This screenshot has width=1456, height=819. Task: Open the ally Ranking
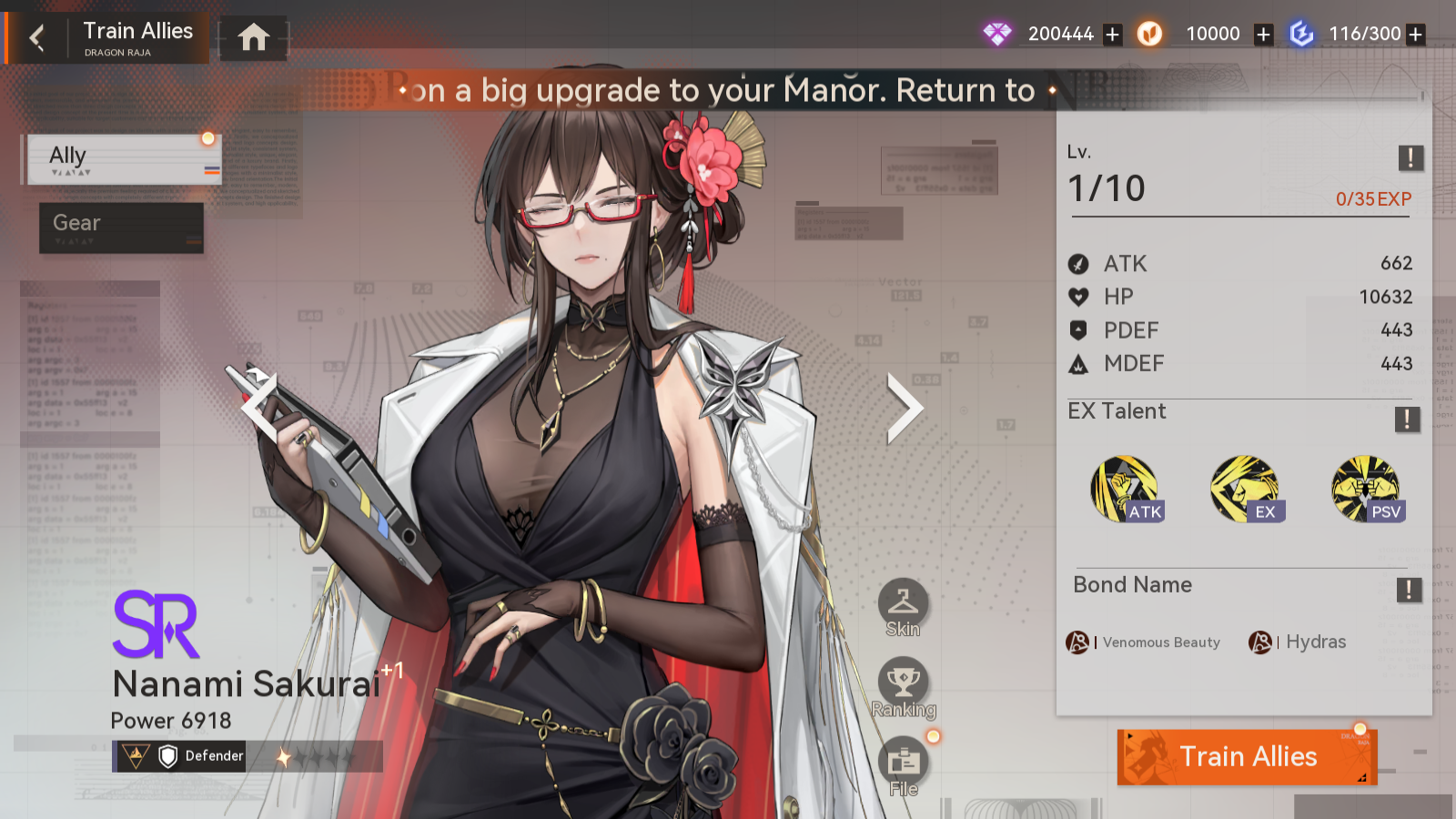point(903,687)
